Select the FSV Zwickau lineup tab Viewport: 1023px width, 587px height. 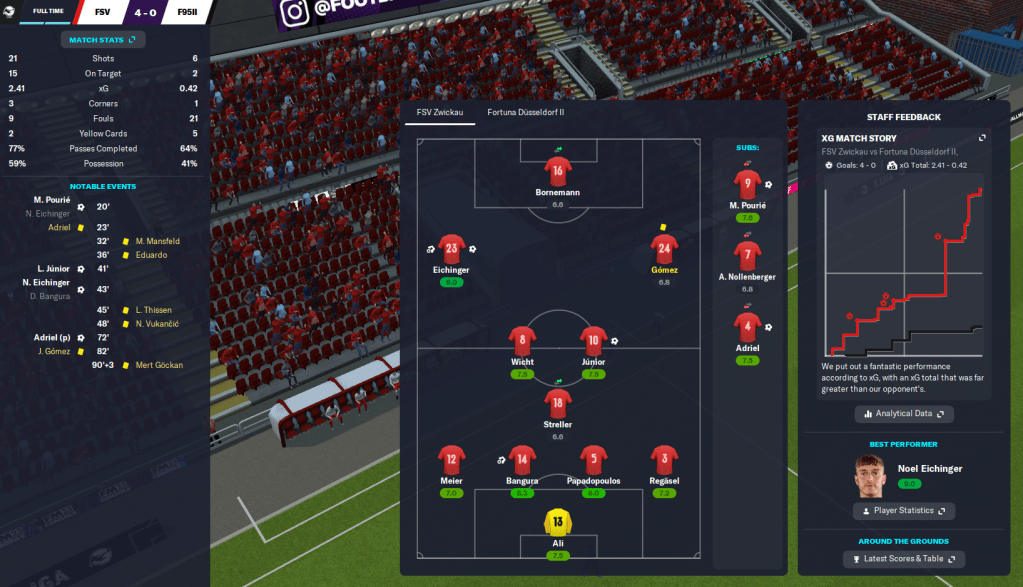[x=439, y=112]
